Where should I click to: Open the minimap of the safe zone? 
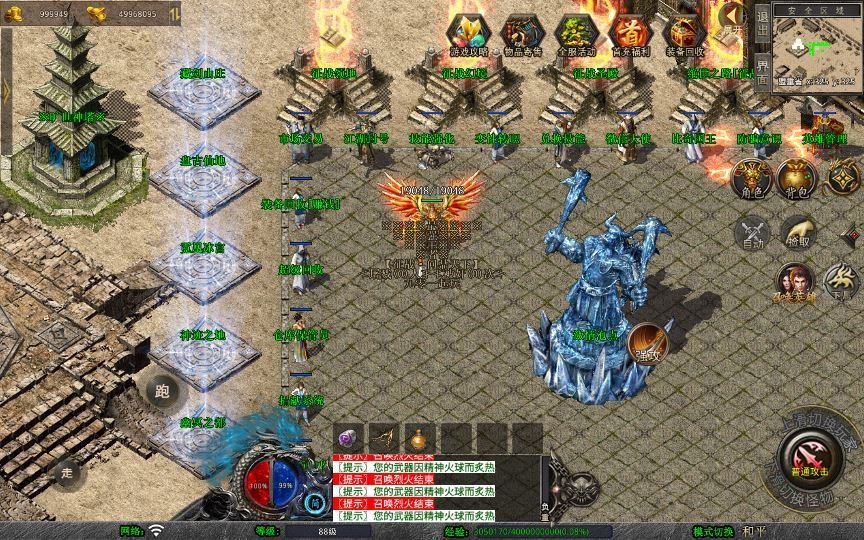pyautogui.click(x=817, y=50)
